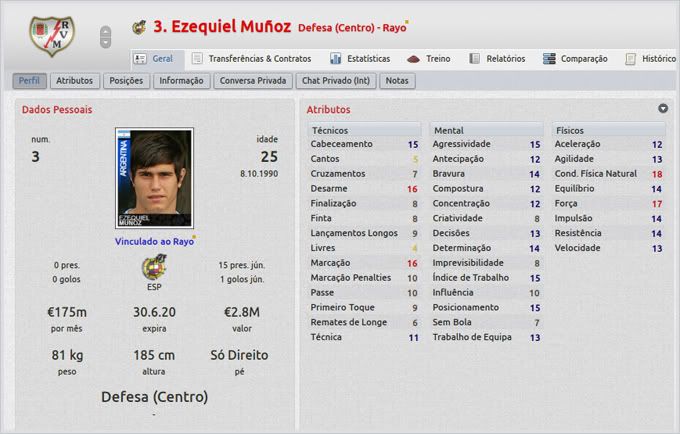Switch to the Atributos sub-tab
Screen dimensions: 680x434
[75, 80]
